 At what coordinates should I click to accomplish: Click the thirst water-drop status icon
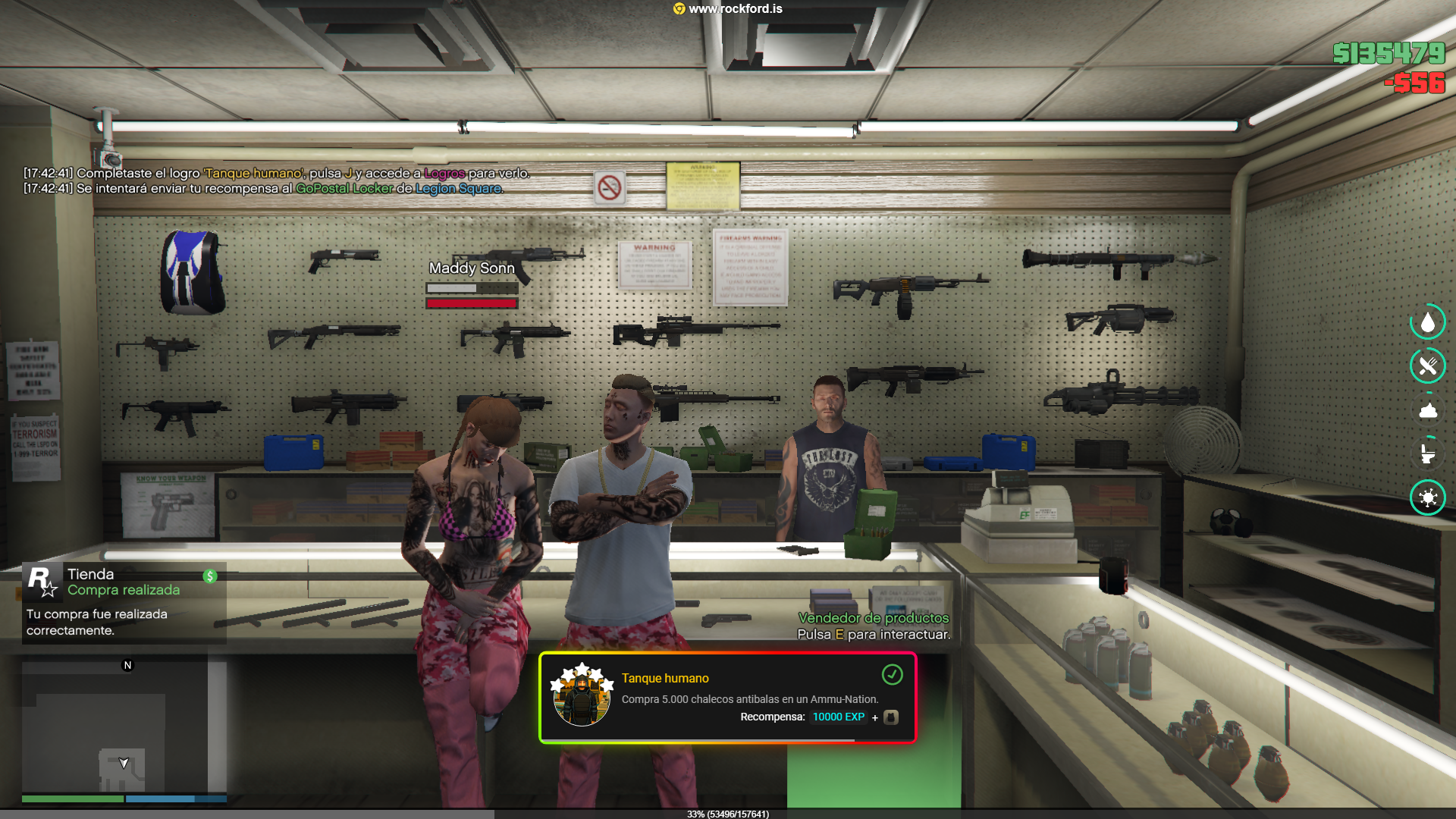[1428, 323]
